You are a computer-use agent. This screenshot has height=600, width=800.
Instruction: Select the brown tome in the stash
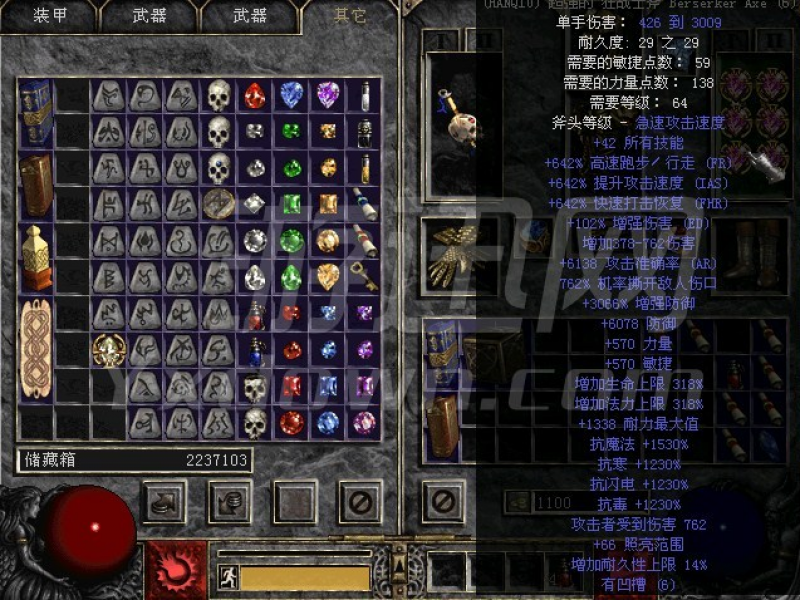pos(37,185)
